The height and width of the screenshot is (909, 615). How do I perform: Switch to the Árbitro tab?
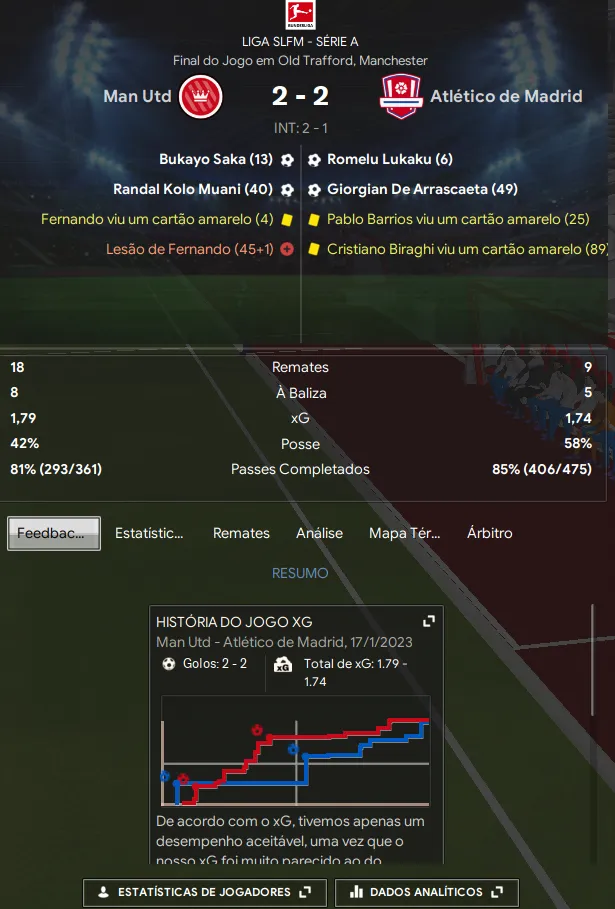(x=489, y=533)
